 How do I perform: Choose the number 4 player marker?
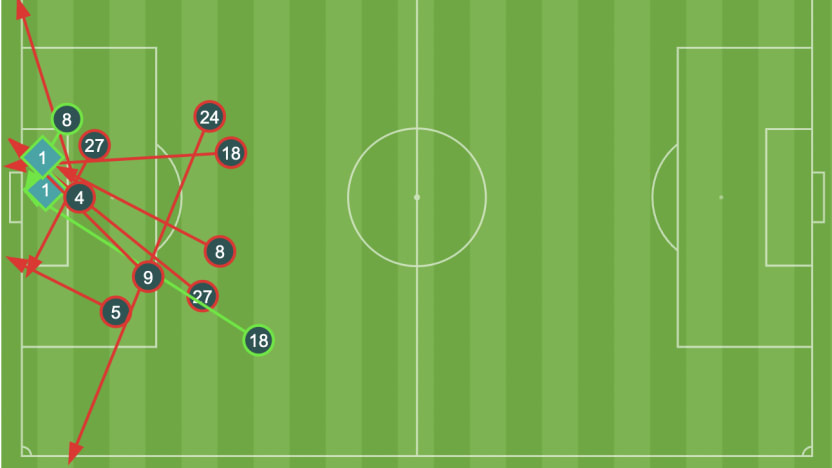pyautogui.click(x=79, y=198)
